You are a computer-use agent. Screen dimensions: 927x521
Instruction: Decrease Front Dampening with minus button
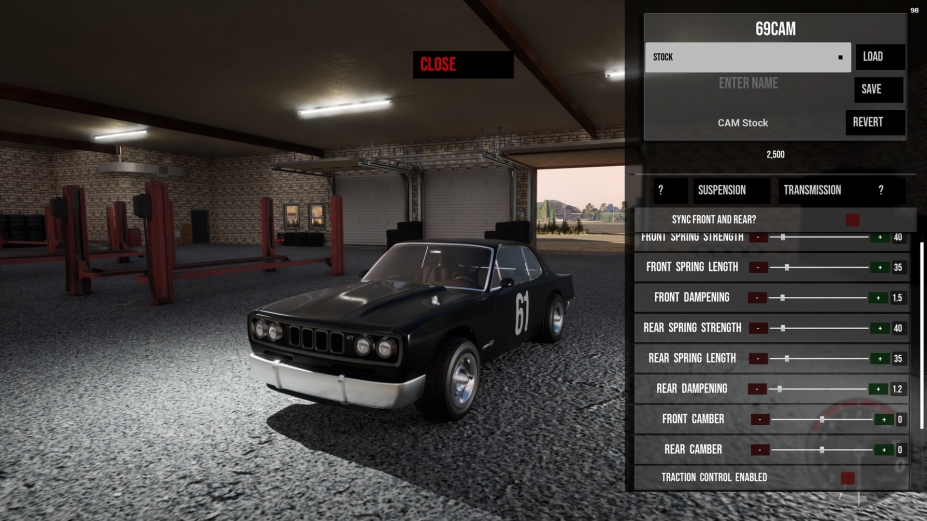(x=758, y=298)
